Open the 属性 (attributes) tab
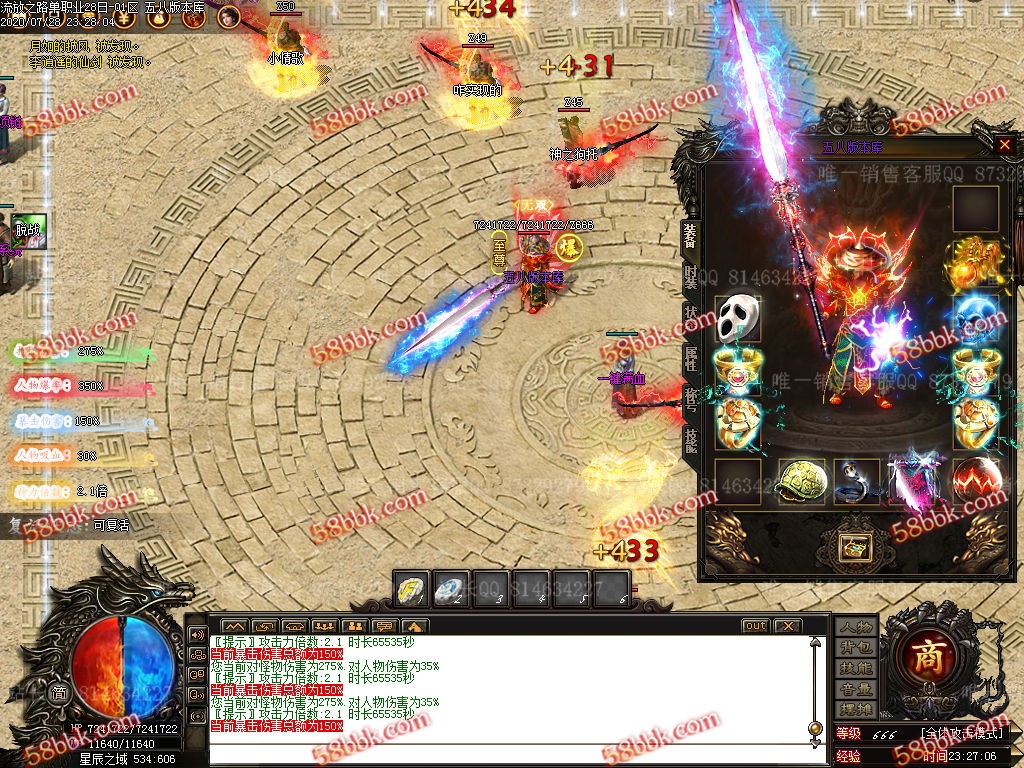The image size is (1024, 768). click(691, 358)
